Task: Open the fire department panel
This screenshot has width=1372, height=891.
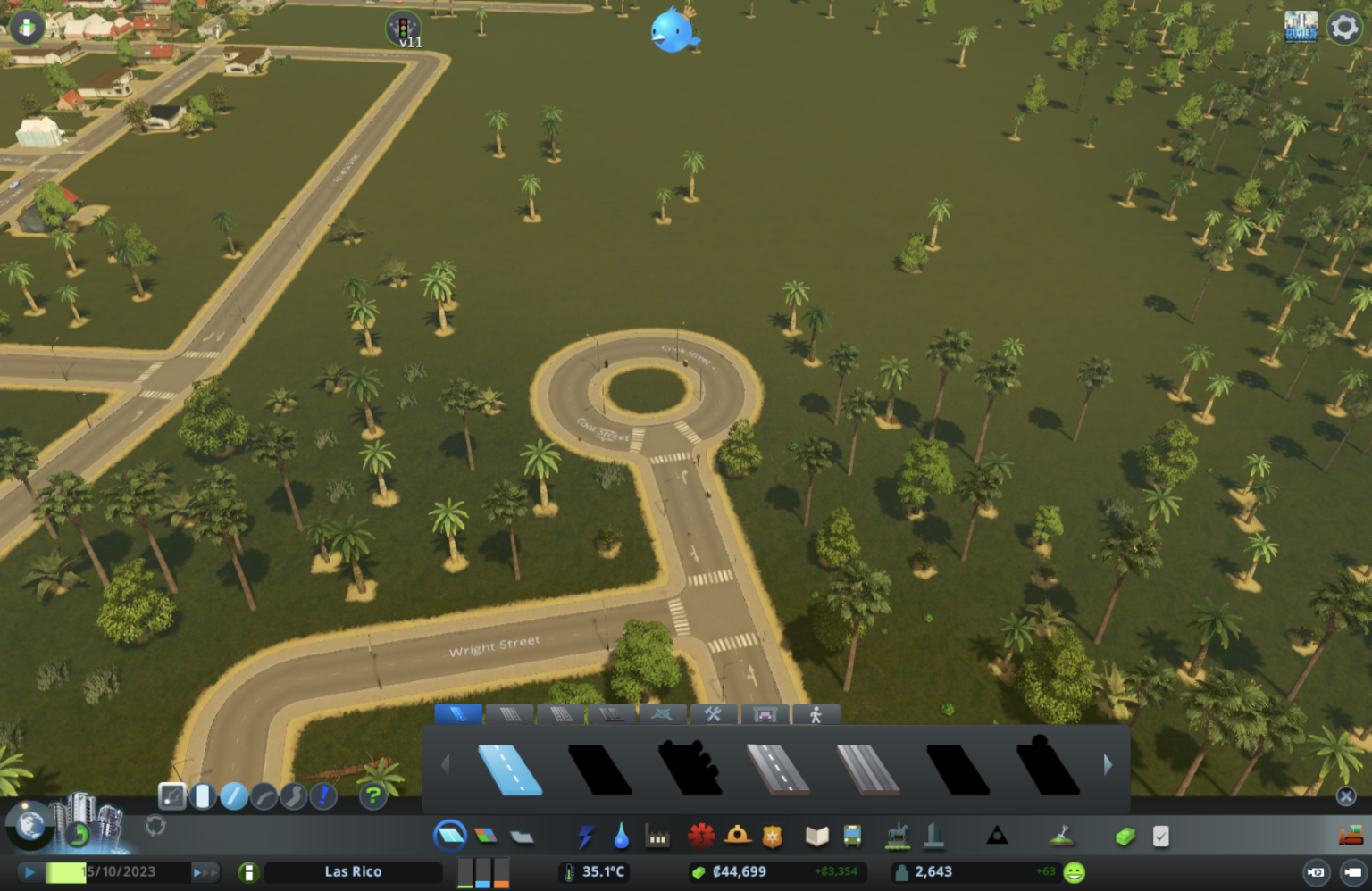Action: (x=739, y=835)
